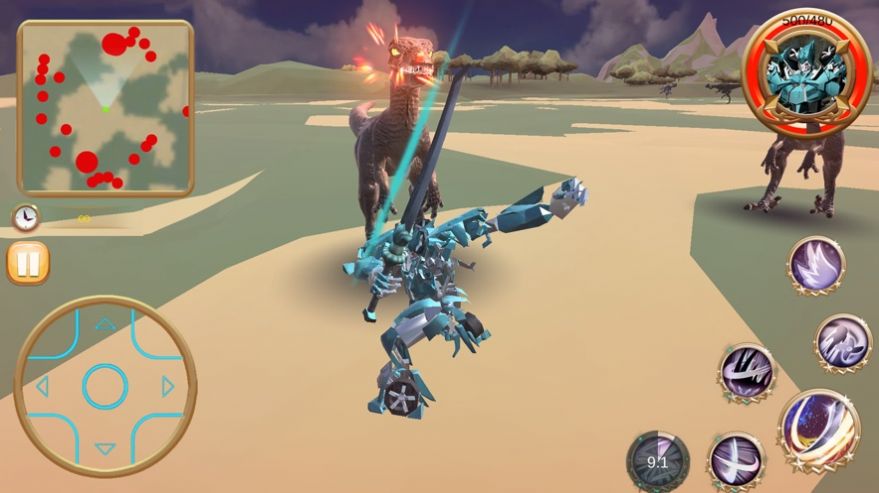This screenshot has height=493, width=879.
Task: Tap the left arrow on the movement pad
Action: 42,386
